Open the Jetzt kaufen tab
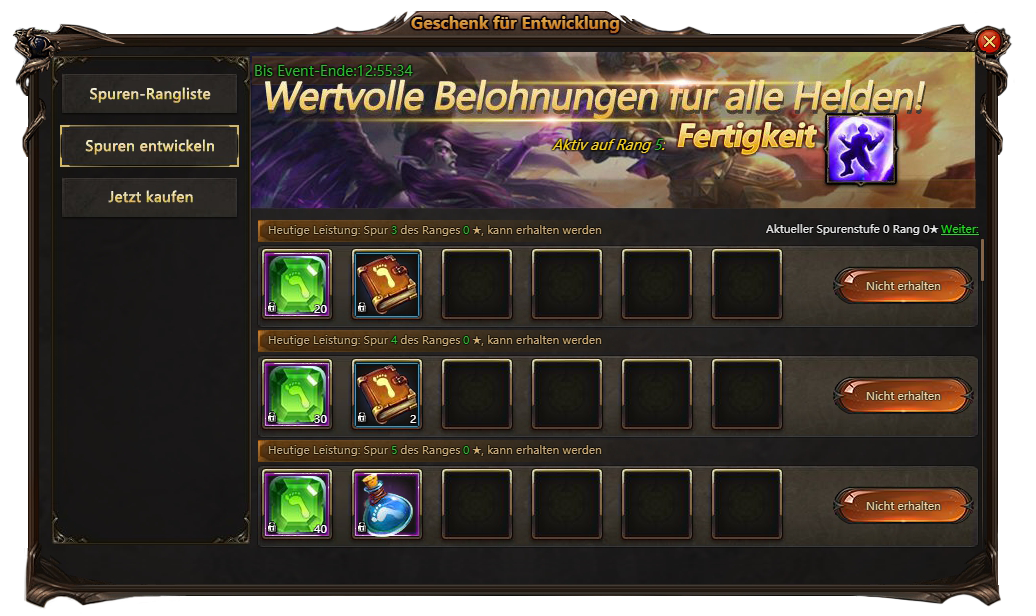 pos(149,197)
